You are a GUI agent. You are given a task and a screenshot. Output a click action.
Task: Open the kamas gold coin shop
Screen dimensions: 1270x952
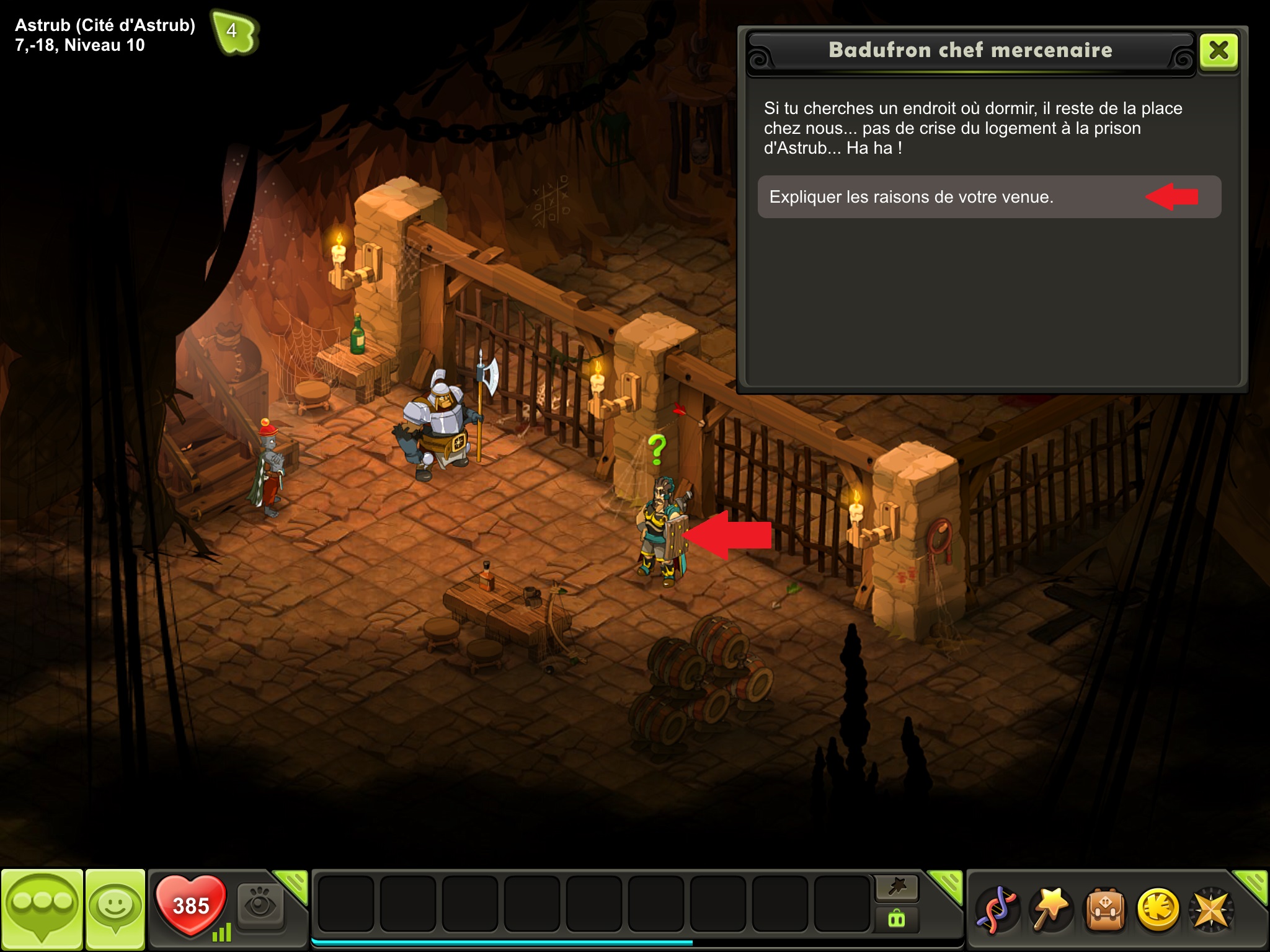pyautogui.click(x=1158, y=910)
